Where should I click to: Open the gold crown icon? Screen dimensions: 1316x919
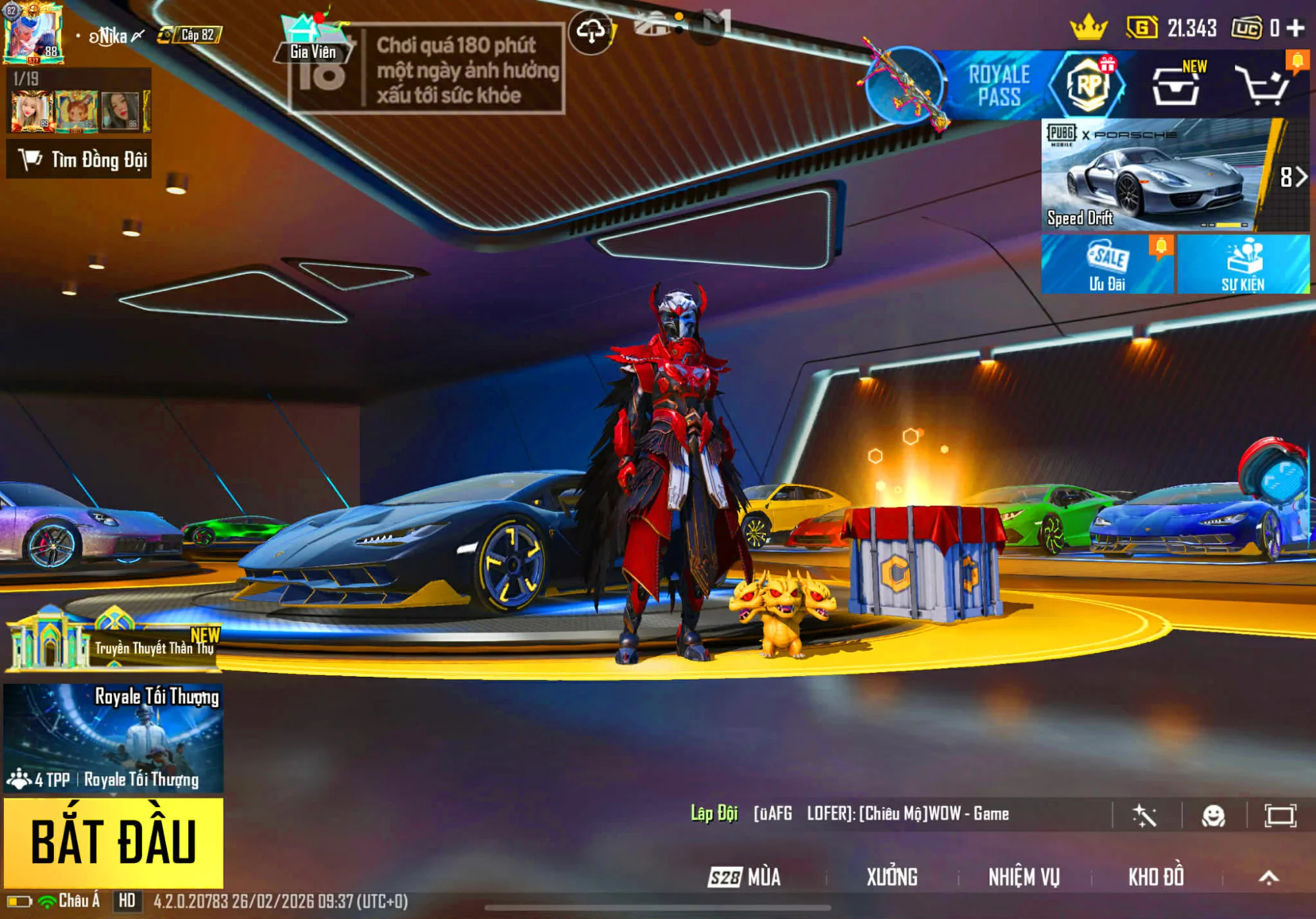coord(1089,28)
